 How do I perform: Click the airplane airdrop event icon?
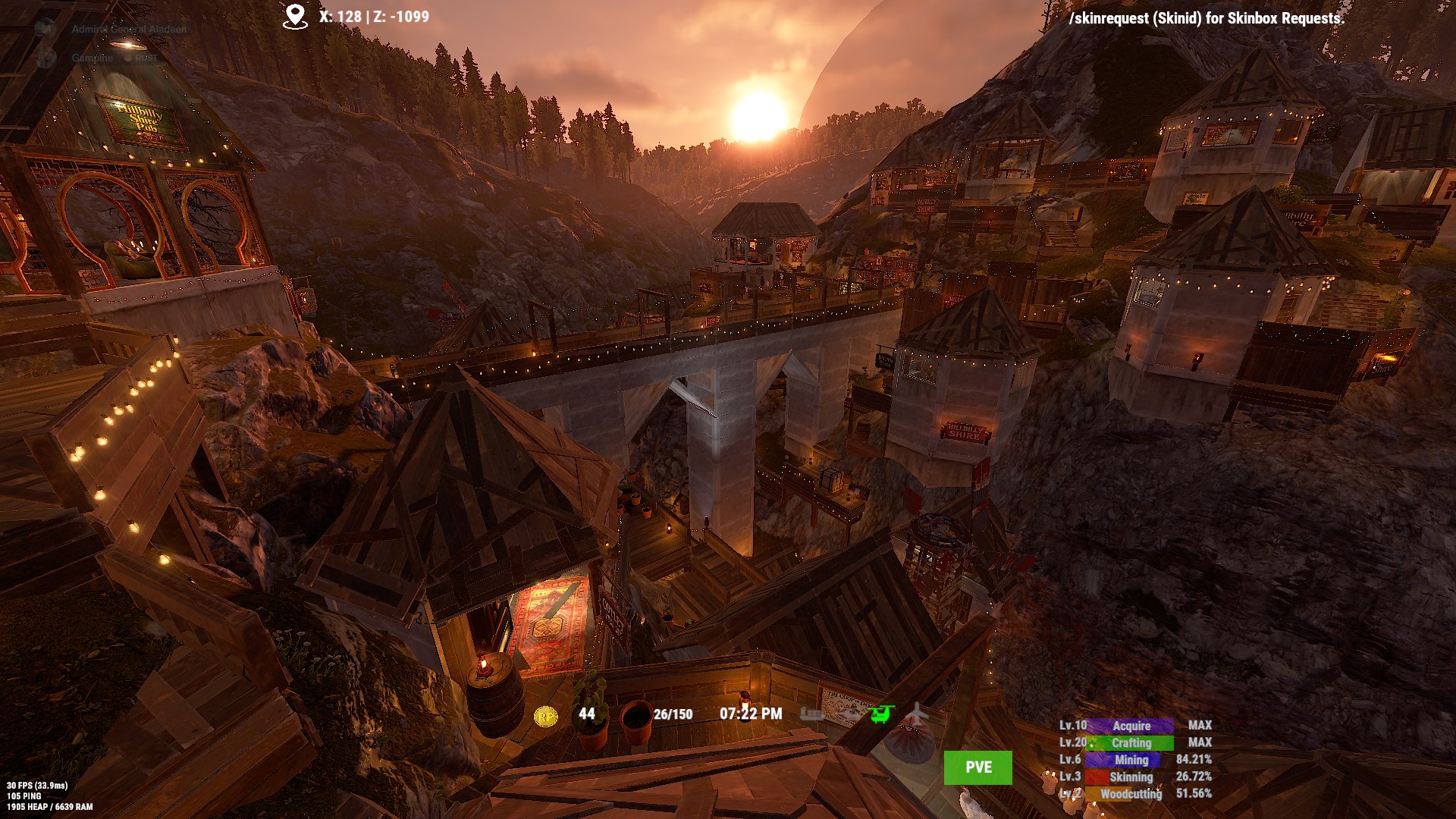917,714
